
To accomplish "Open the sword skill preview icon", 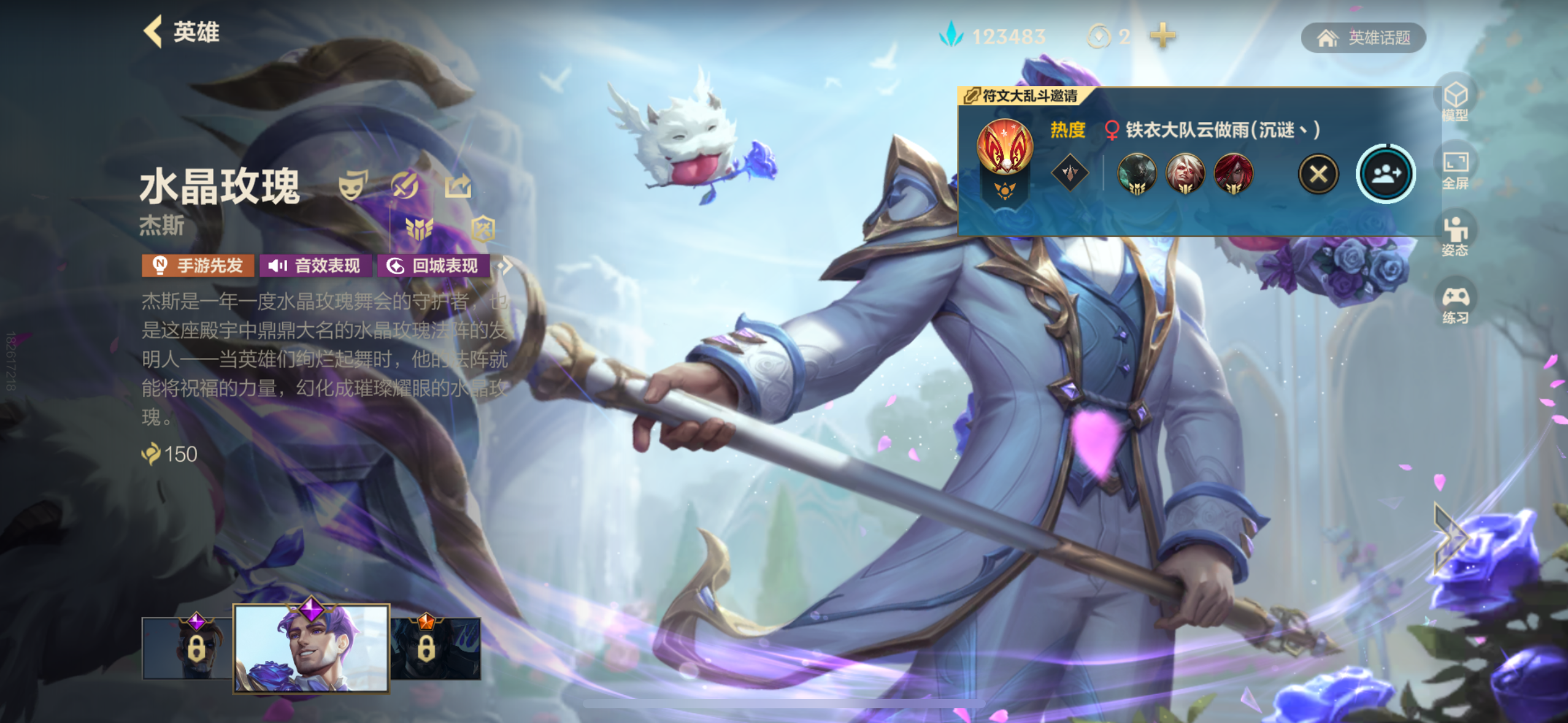I will (x=406, y=184).
